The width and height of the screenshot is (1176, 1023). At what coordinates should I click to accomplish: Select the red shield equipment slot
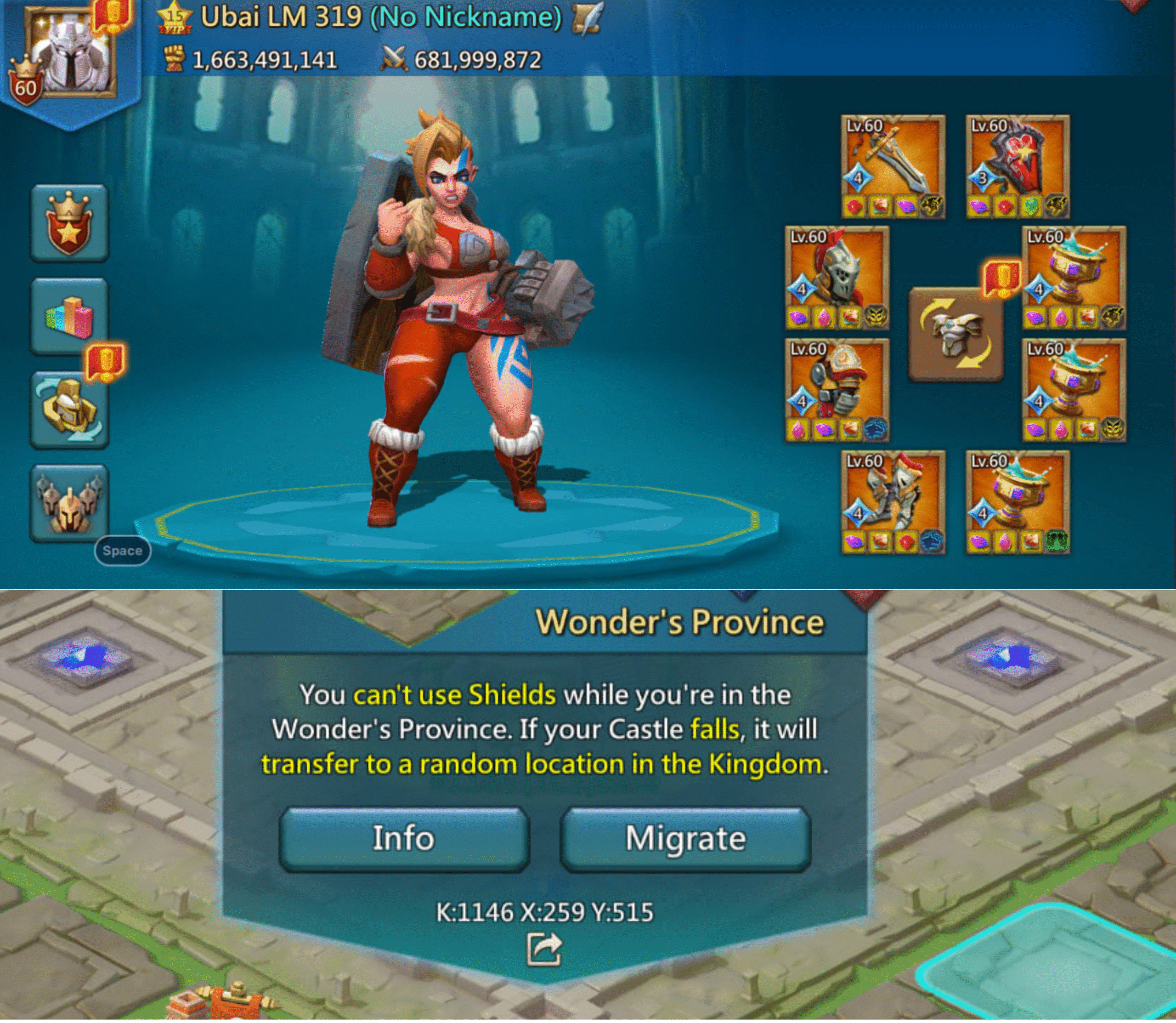coord(1018,166)
